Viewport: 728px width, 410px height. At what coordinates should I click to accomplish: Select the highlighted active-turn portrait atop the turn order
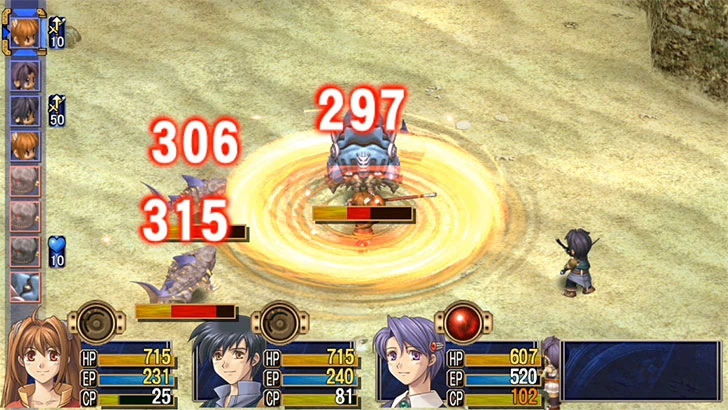pos(25,31)
